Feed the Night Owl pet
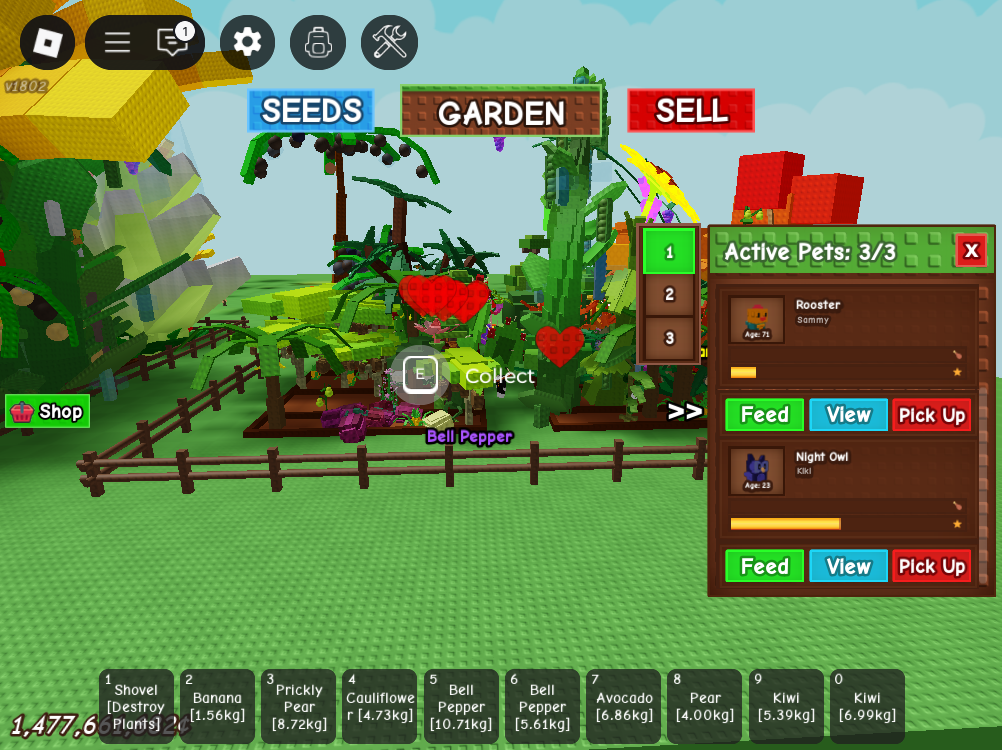1002x750 pixels. point(764,566)
